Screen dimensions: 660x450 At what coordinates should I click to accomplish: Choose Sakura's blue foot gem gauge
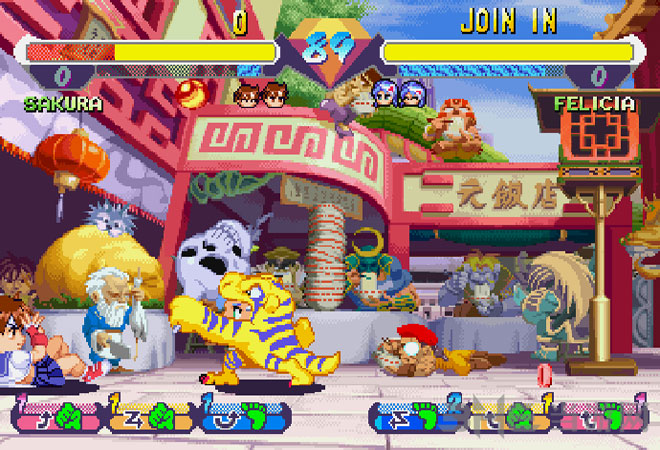point(242,415)
